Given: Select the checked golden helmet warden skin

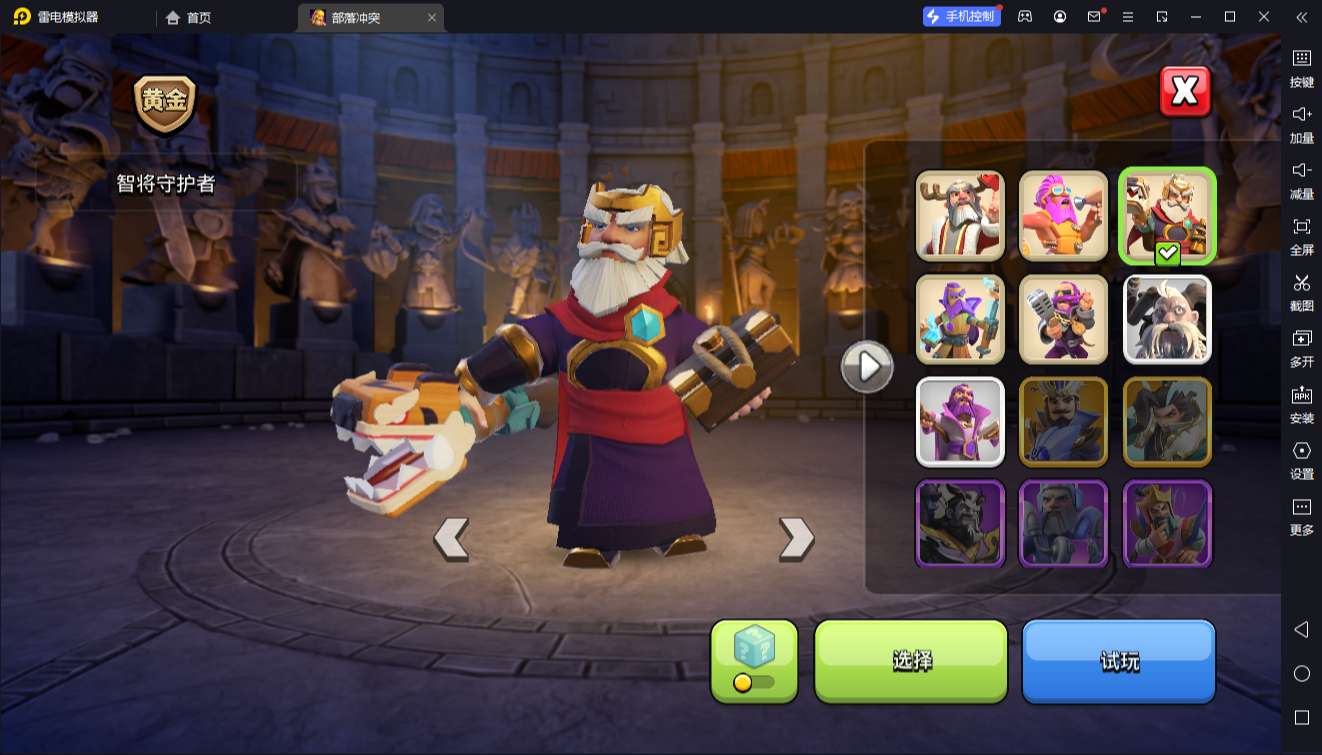Looking at the screenshot, I should pos(1167,215).
